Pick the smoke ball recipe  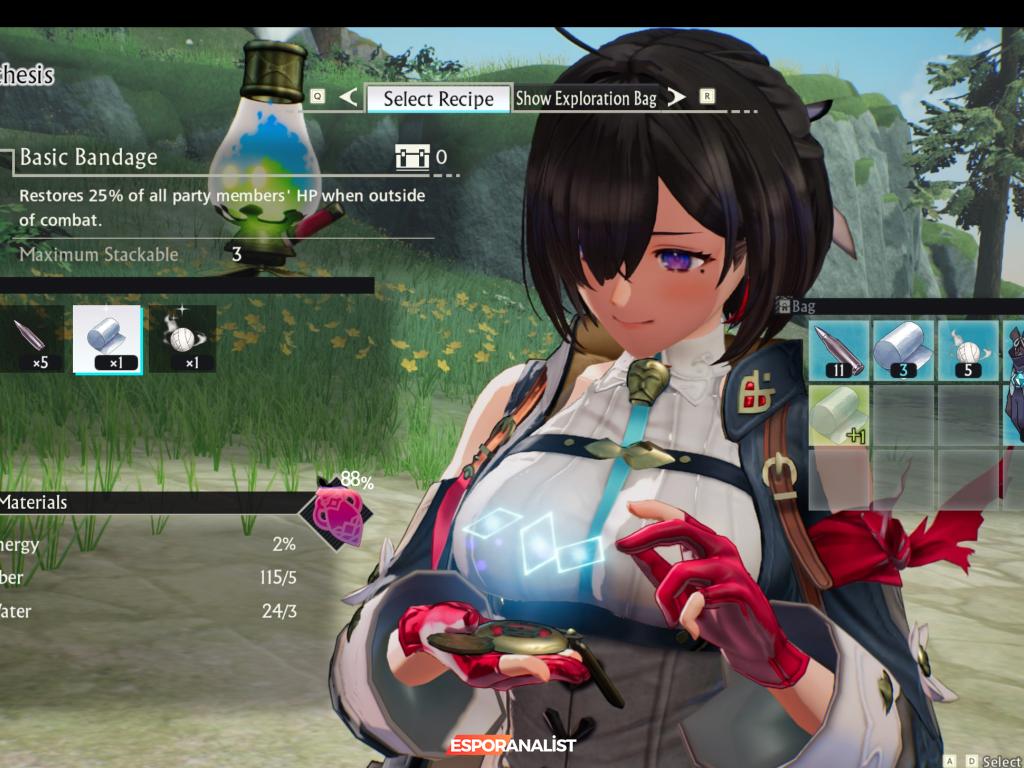click(x=182, y=340)
